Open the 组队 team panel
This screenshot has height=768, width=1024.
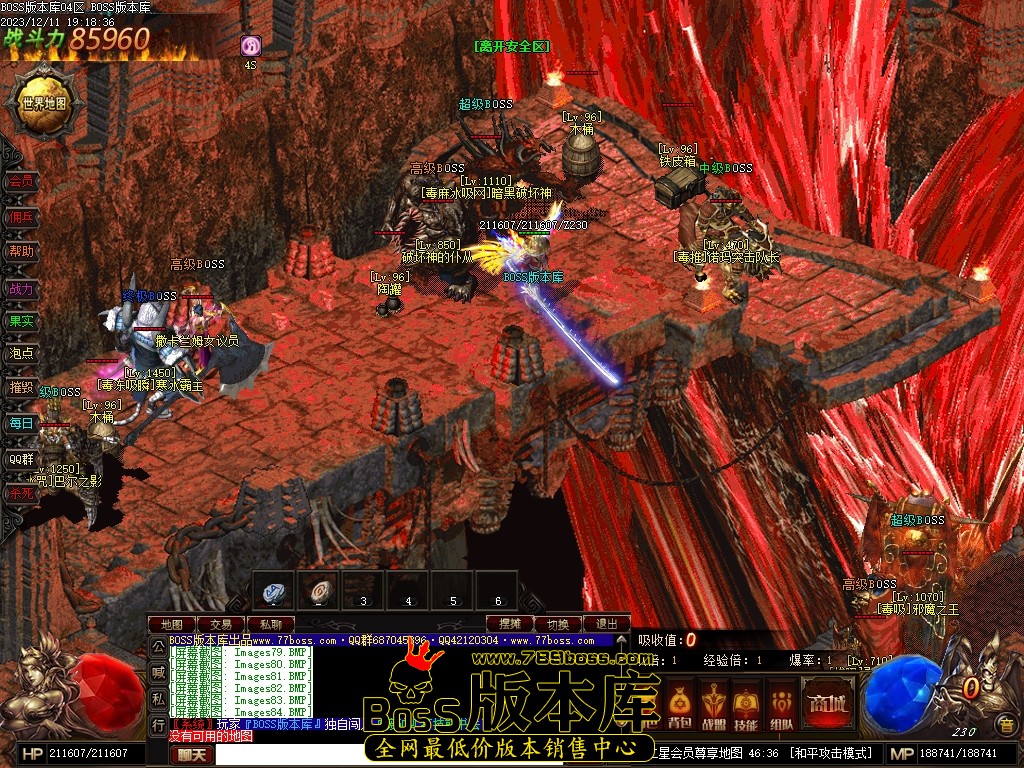[781, 703]
